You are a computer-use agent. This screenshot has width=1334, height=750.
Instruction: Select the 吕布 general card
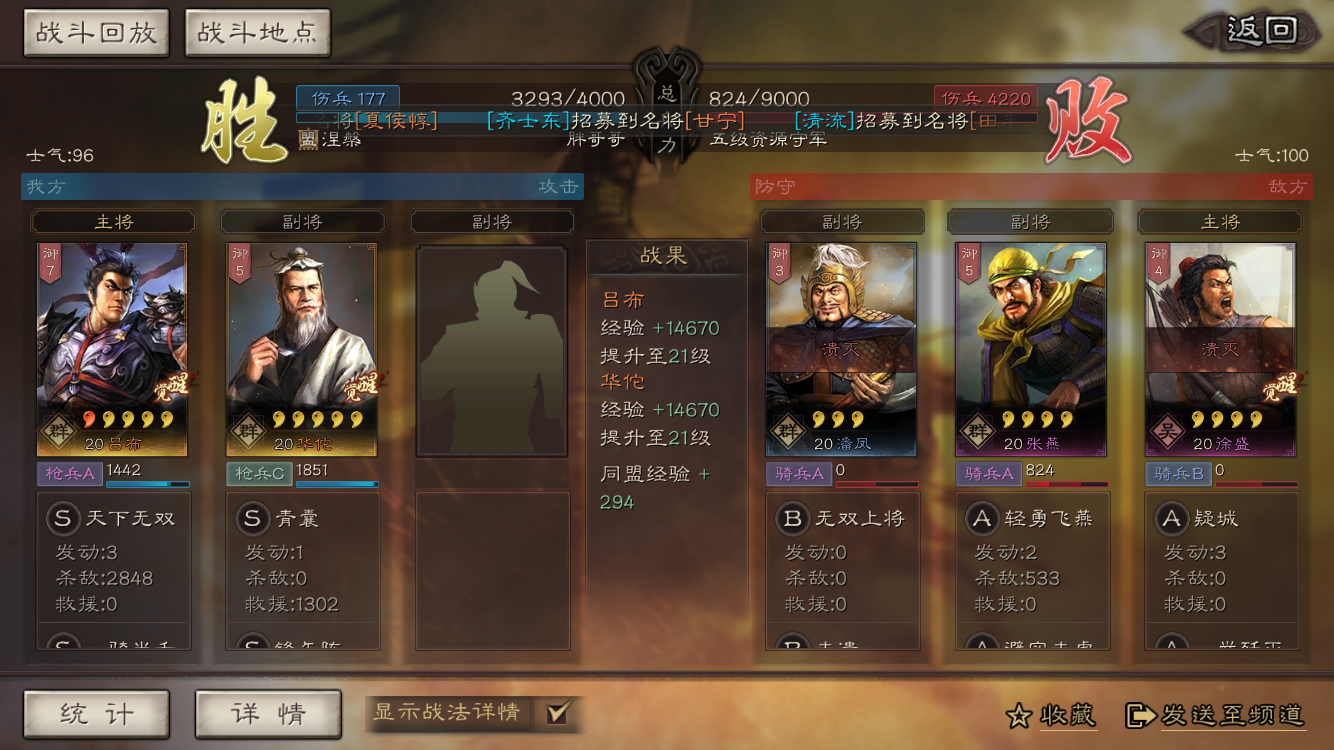click(x=112, y=349)
